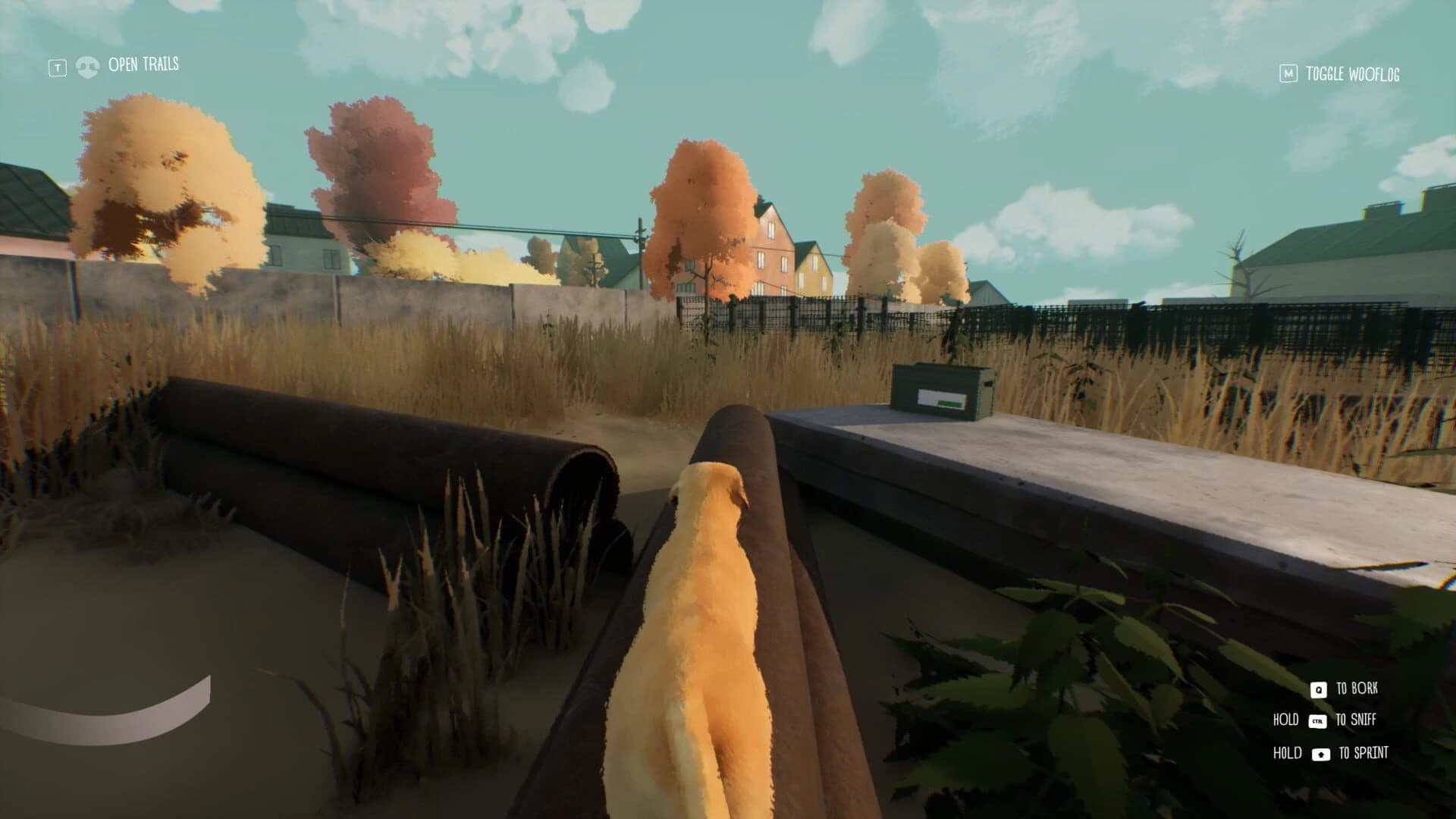Image resolution: width=1456 pixels, height=819 pixels.
Task: Click the To Sprint prompt text
Action: (x=1363, y=753)
